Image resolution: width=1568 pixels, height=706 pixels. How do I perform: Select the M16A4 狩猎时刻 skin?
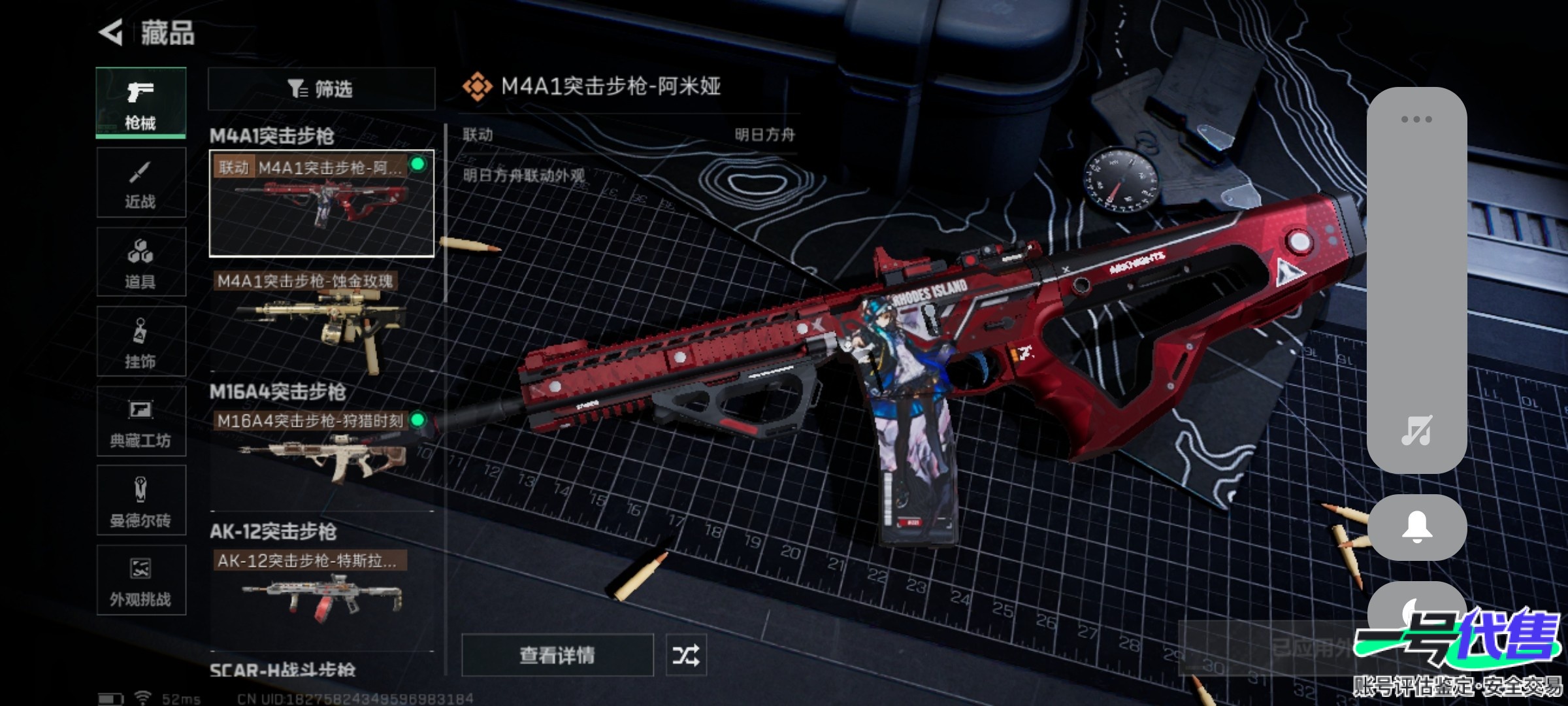(321, 448)
